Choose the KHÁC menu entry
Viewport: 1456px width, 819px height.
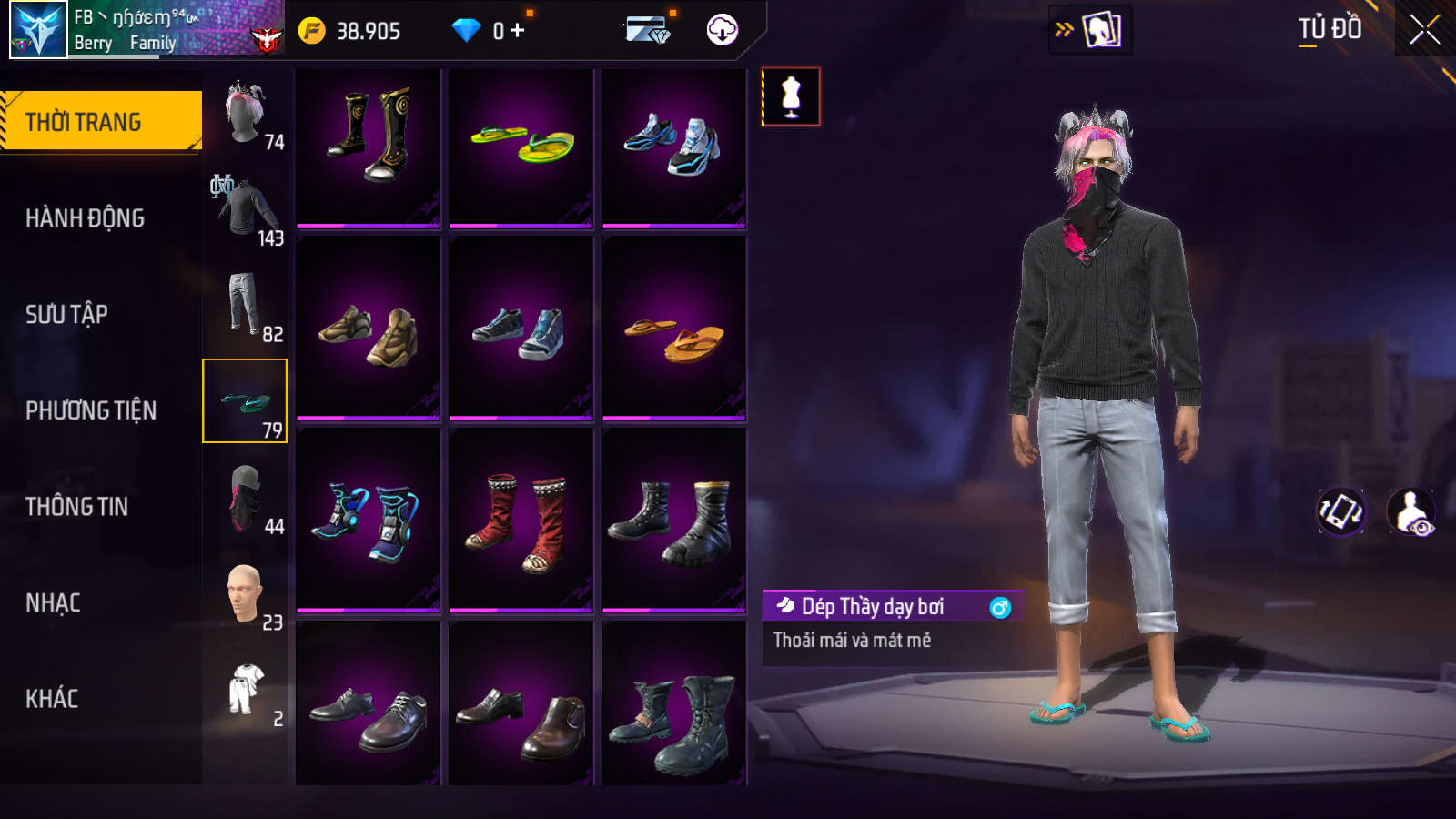pyautogui.click(x=52, y=699)
